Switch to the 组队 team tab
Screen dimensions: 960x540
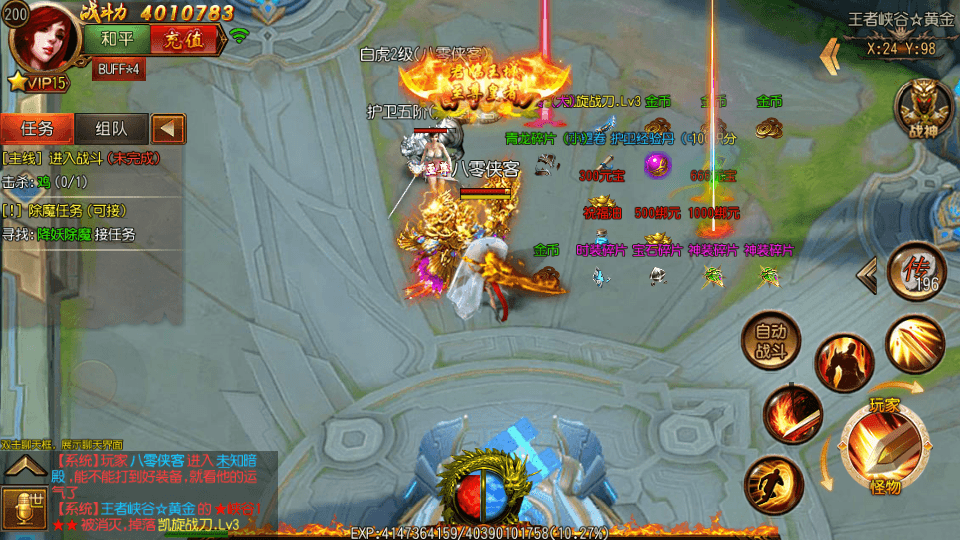111,128
